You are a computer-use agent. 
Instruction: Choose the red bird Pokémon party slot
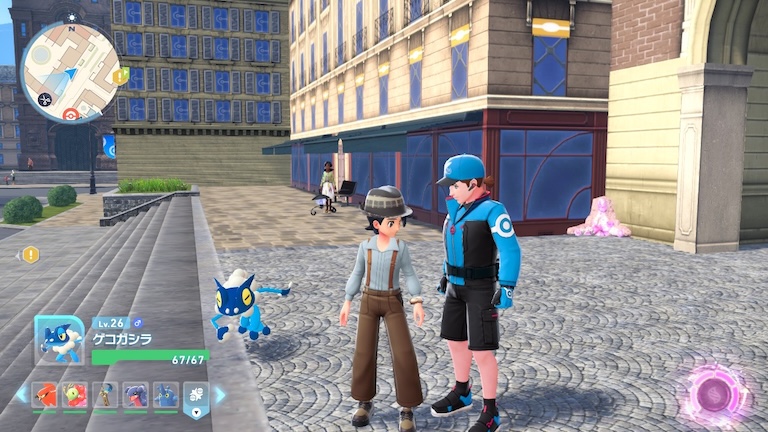[x=44, y=395]
